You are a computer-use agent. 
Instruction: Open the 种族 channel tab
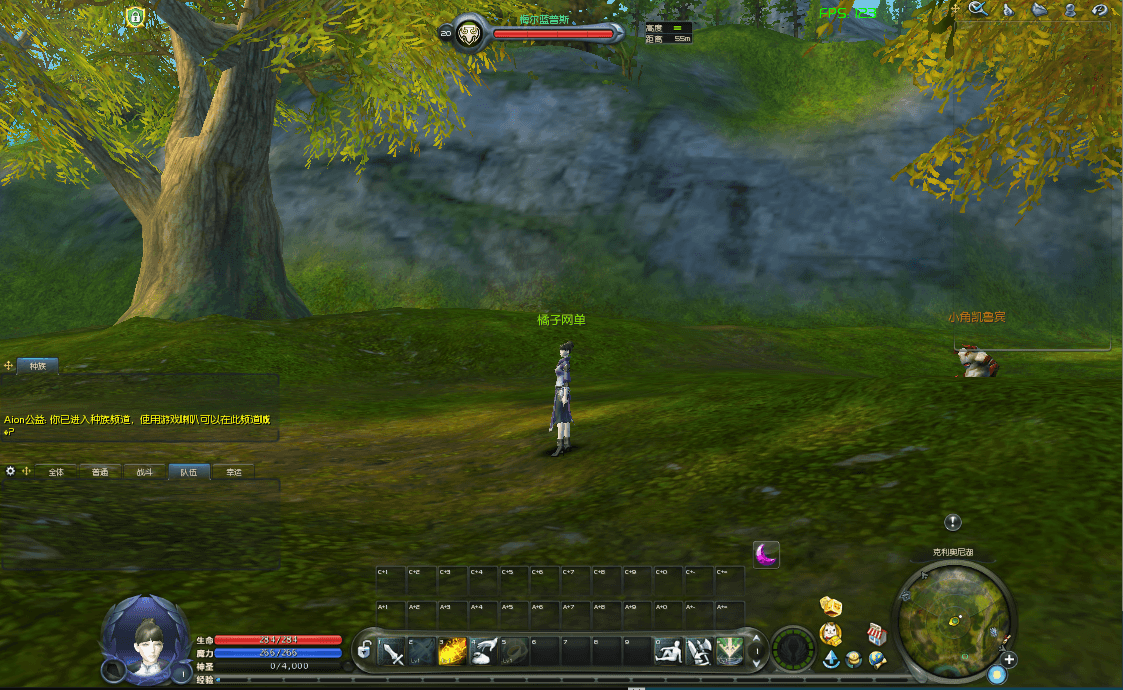click(x=38, y=366)
